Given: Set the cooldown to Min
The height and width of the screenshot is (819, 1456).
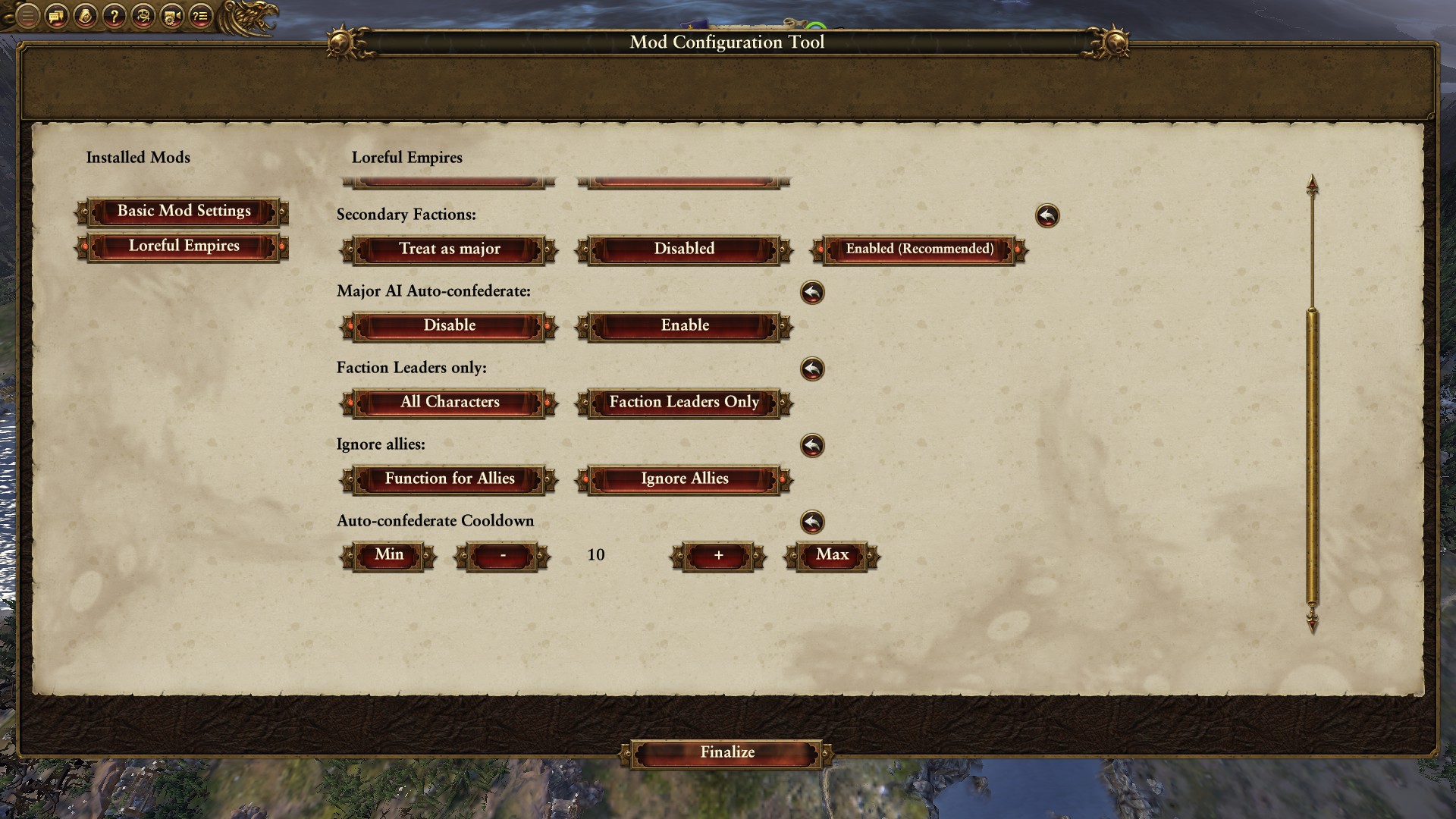Looking at the screenshot, I should pos(388,556).
